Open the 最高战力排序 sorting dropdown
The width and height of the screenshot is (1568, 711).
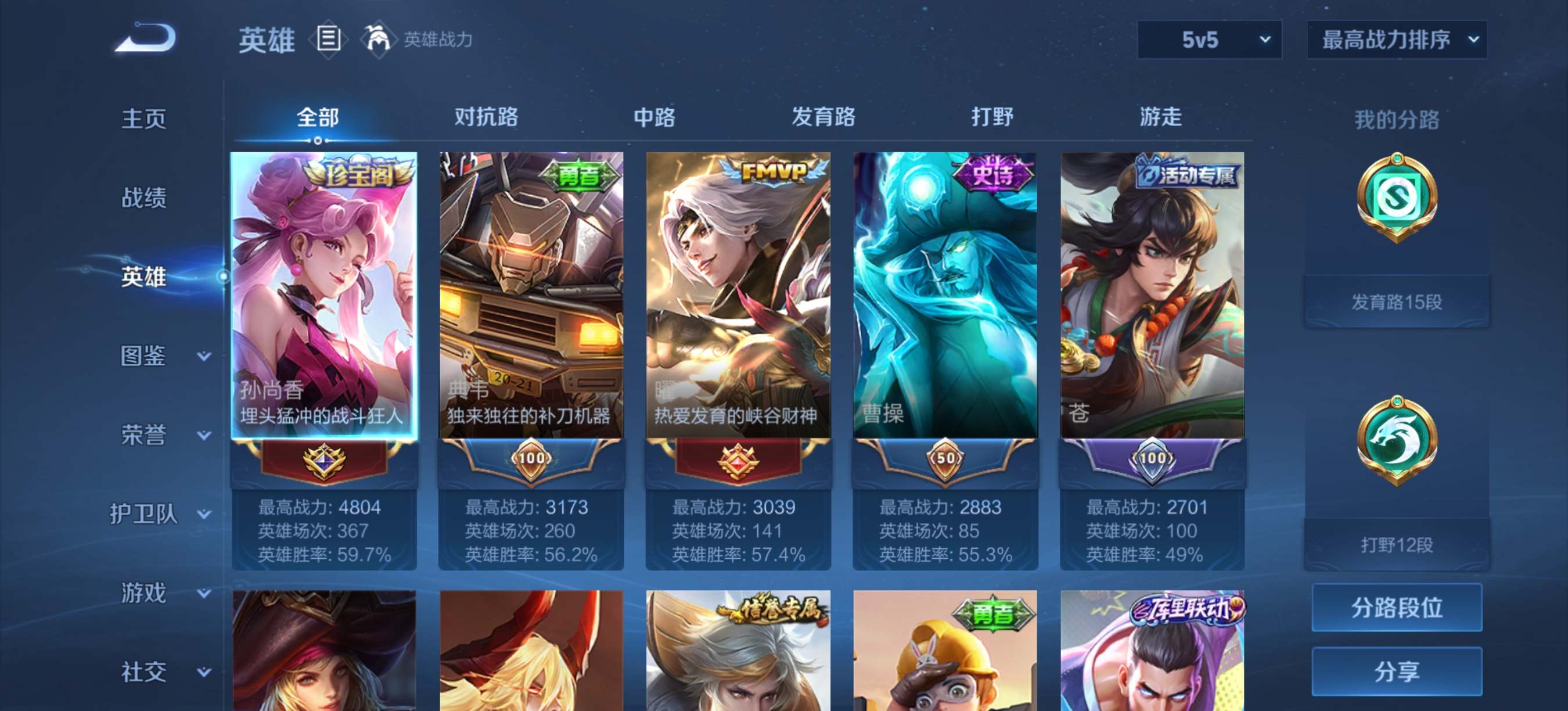(1397, 39)
